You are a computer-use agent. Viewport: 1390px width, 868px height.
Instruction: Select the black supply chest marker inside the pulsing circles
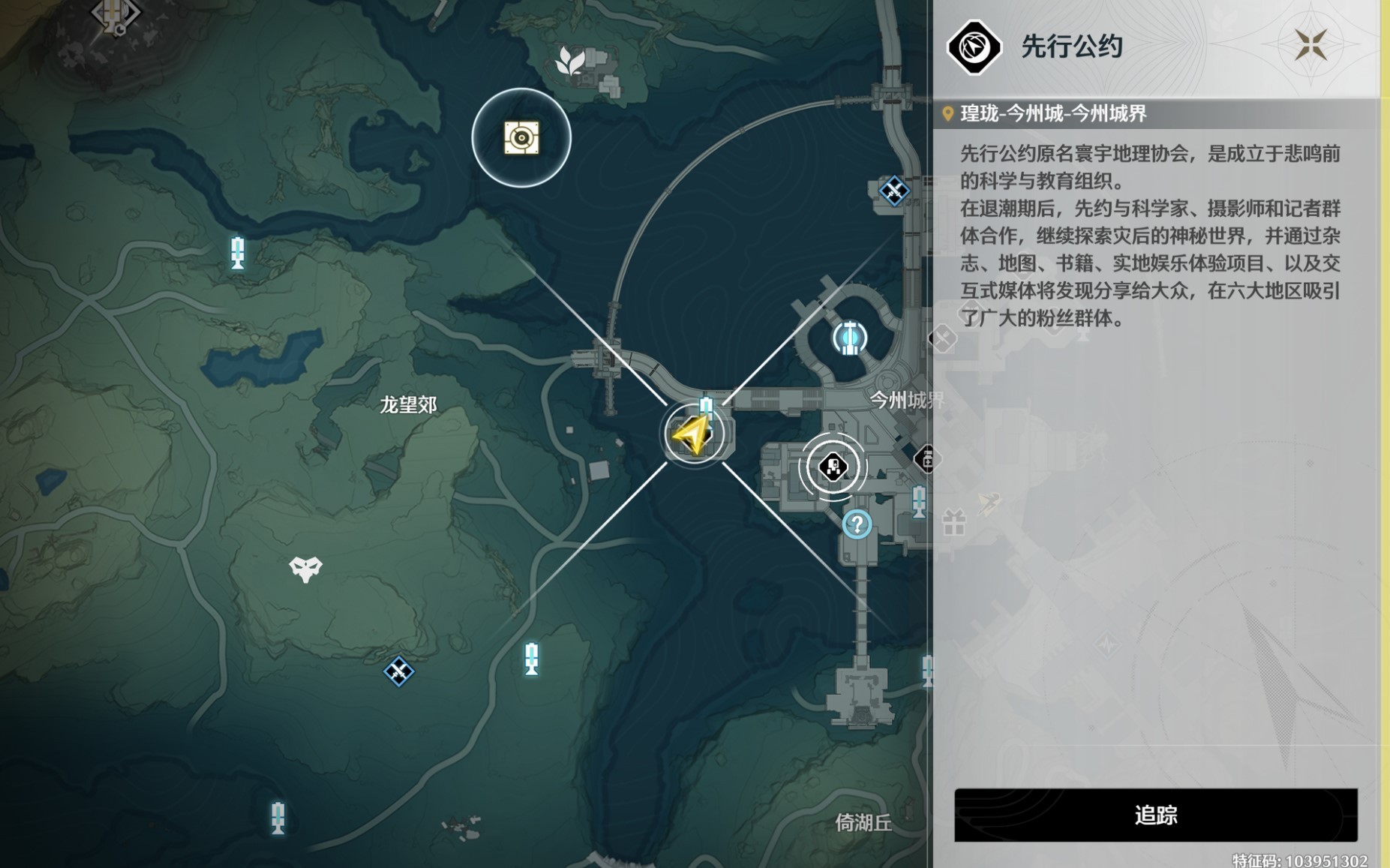[x=833, y=466]
